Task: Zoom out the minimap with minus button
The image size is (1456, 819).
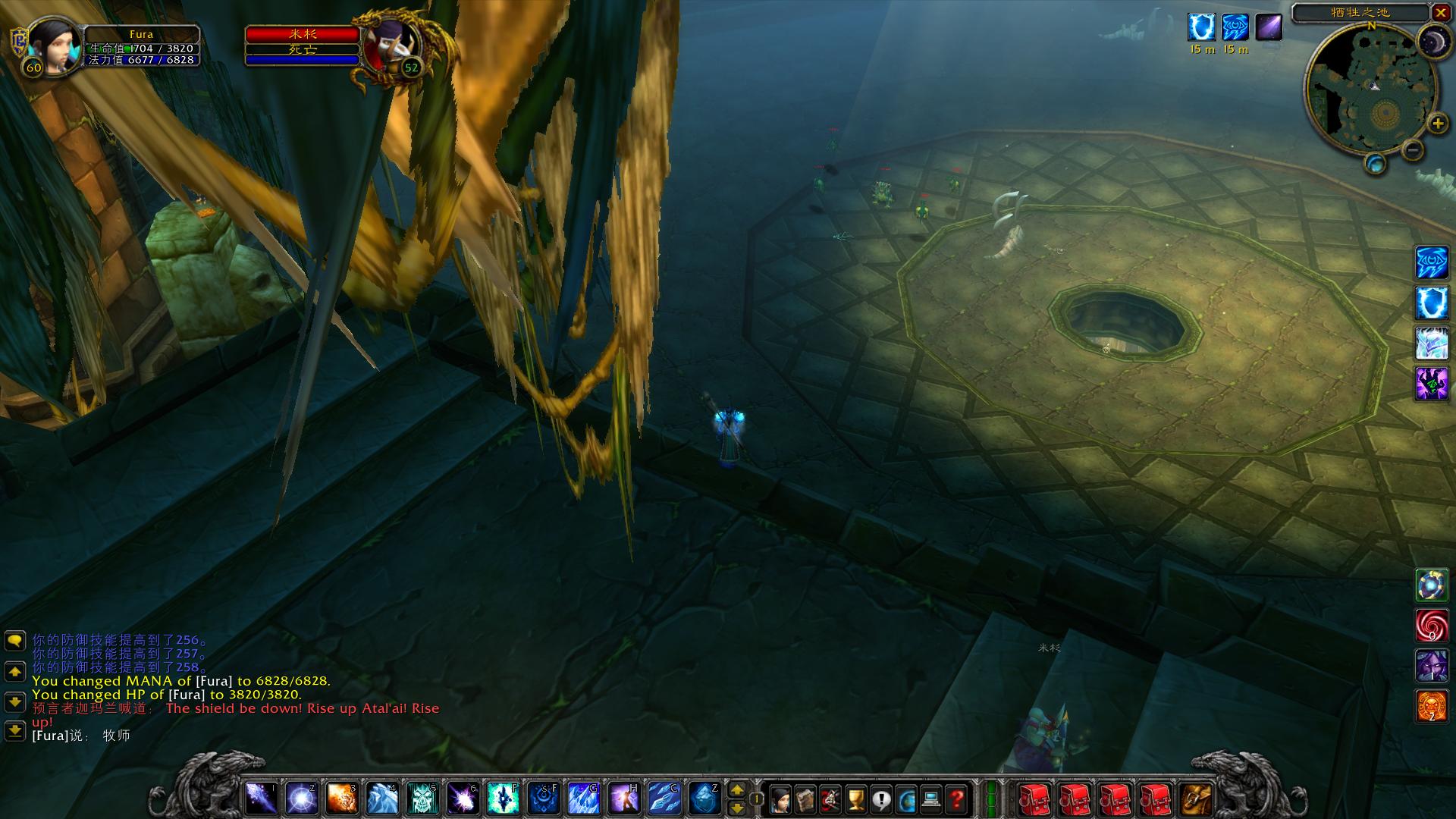Action: pos(1412,150)
